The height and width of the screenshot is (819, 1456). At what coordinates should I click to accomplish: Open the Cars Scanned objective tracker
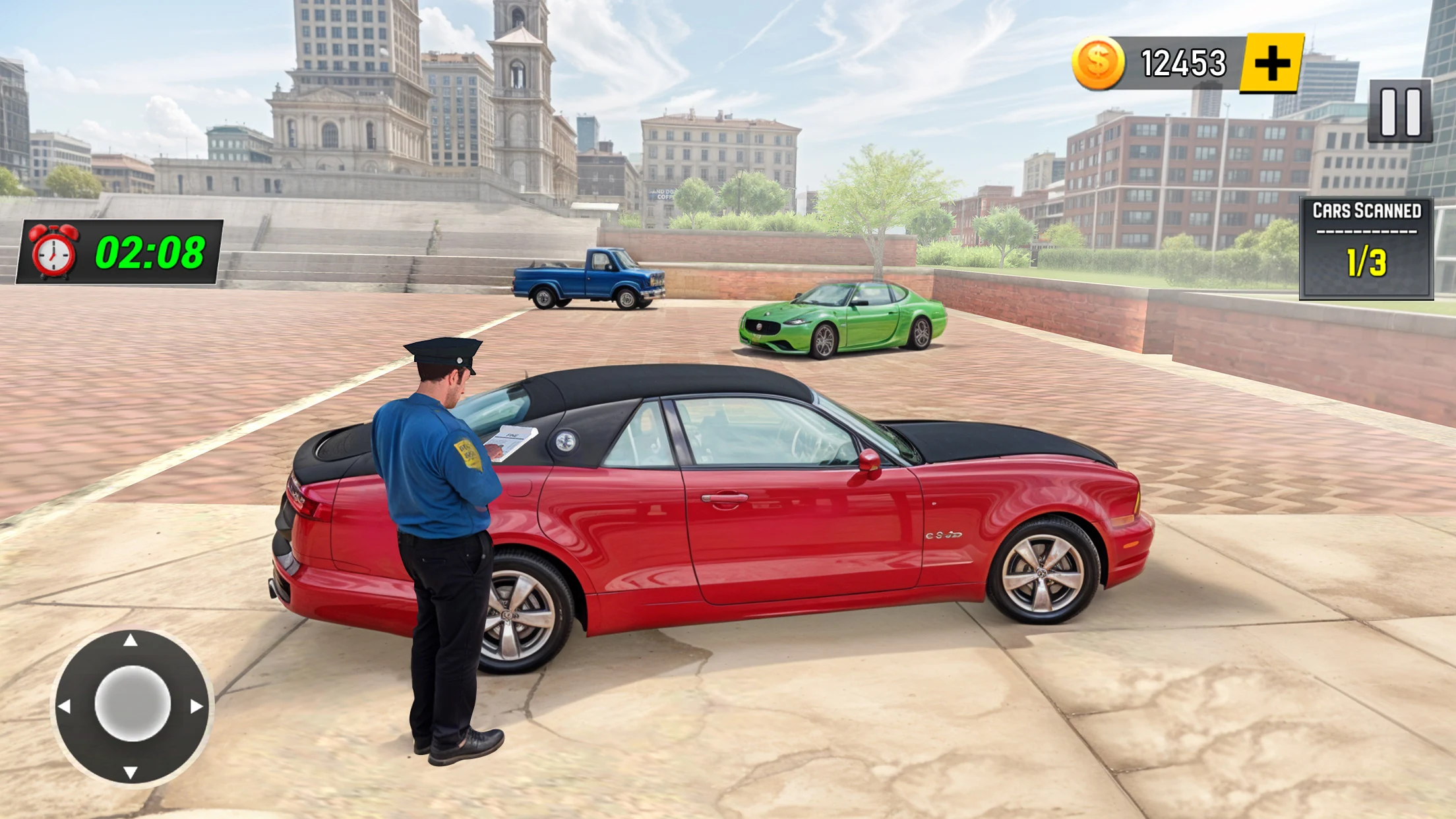[1366, 248]
